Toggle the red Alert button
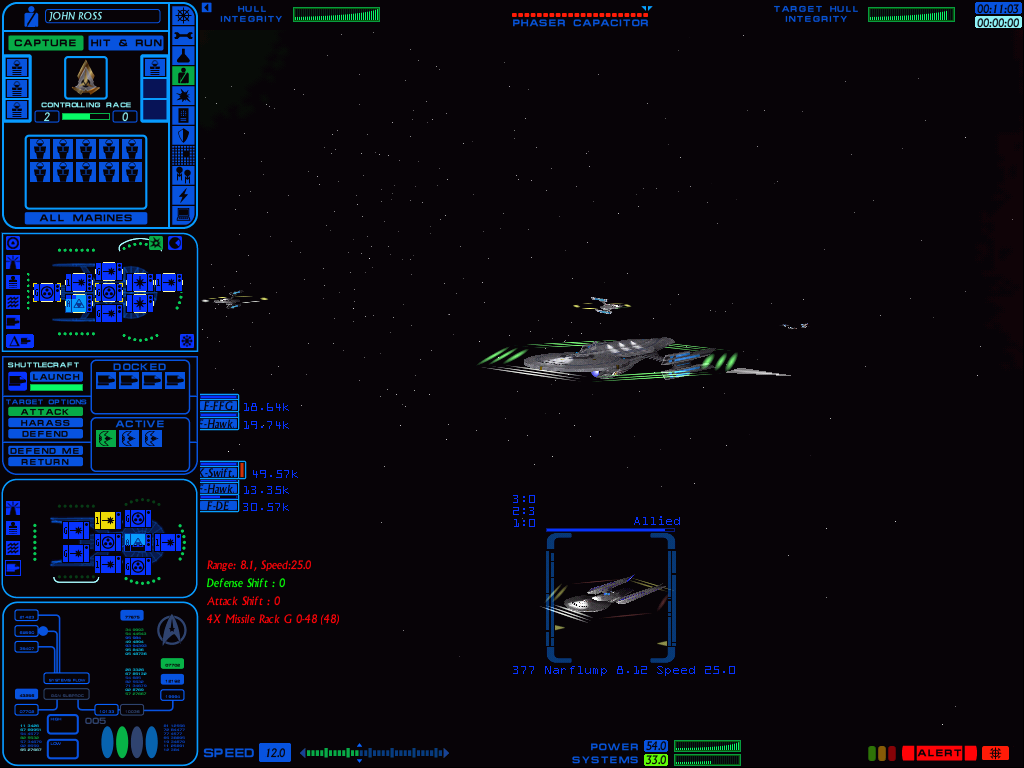This screenshot has height=768, width=1024. pos(939,753)
